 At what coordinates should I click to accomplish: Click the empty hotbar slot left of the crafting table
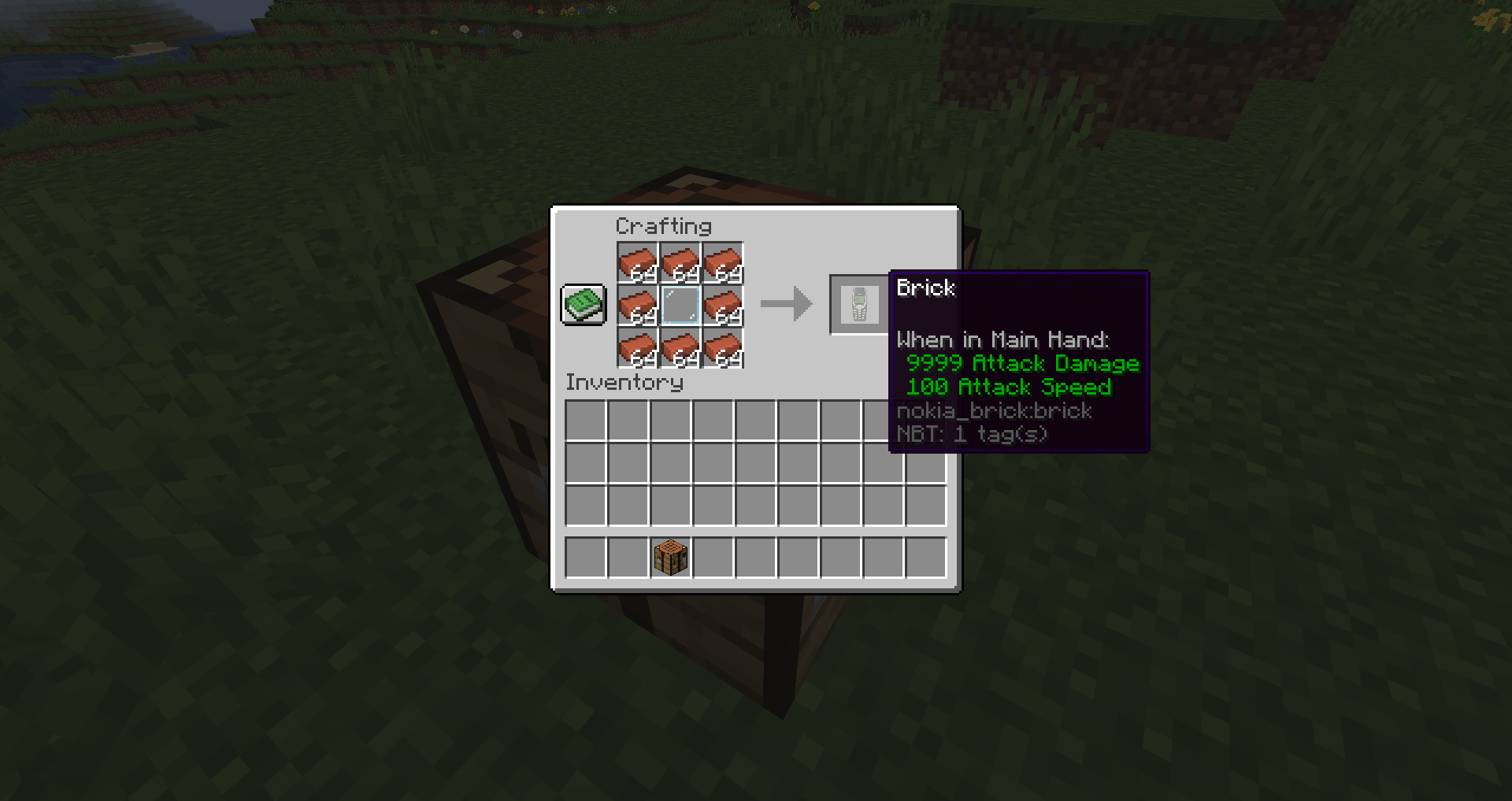(628, 556)
